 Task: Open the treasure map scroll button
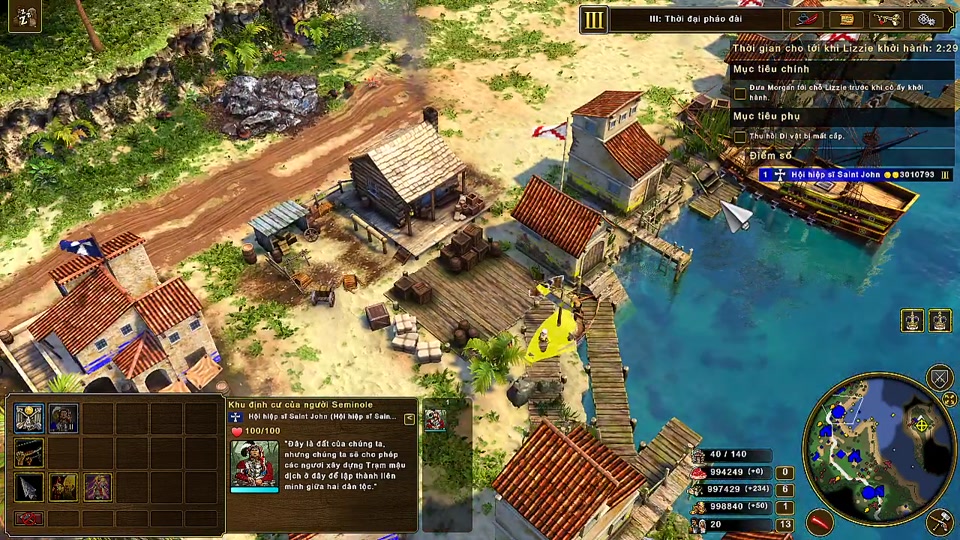[848, 19]
